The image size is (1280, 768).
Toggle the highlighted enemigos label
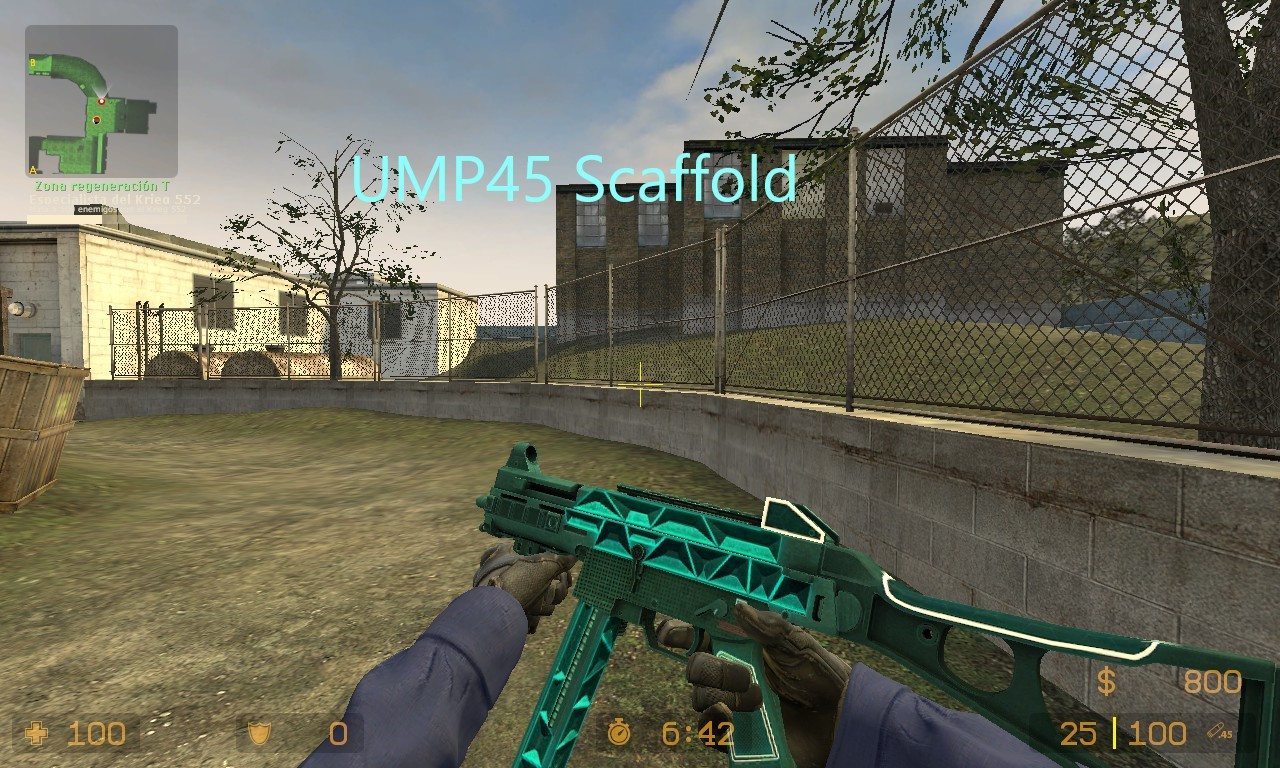click(x=94, y=209)
